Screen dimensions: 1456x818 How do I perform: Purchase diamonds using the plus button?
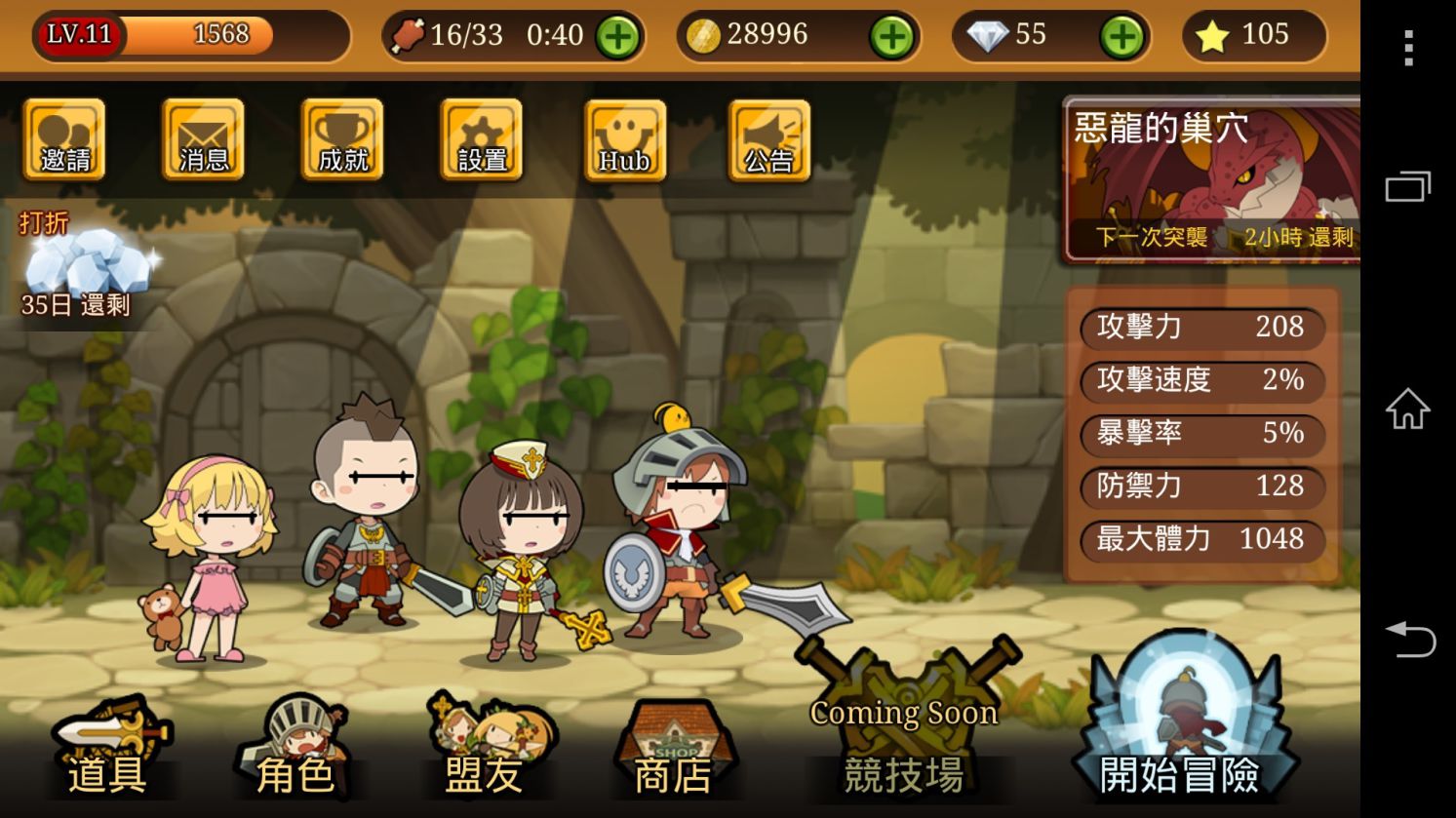(x=1122, y=37)
